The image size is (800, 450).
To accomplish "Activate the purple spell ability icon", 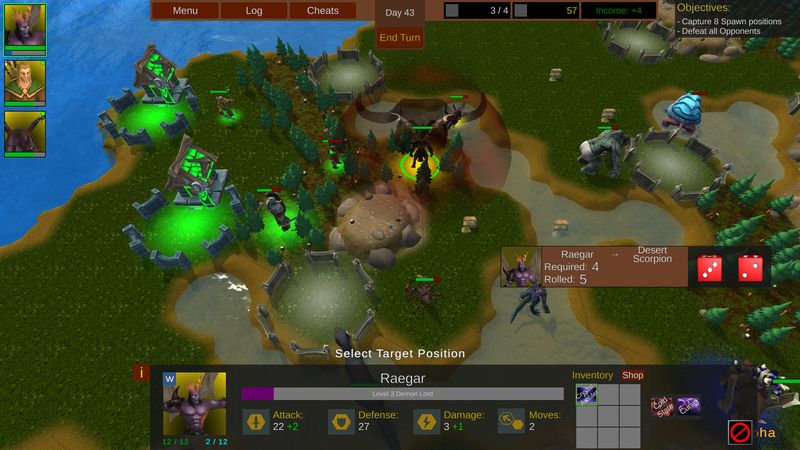I will (x=688, y=406).
